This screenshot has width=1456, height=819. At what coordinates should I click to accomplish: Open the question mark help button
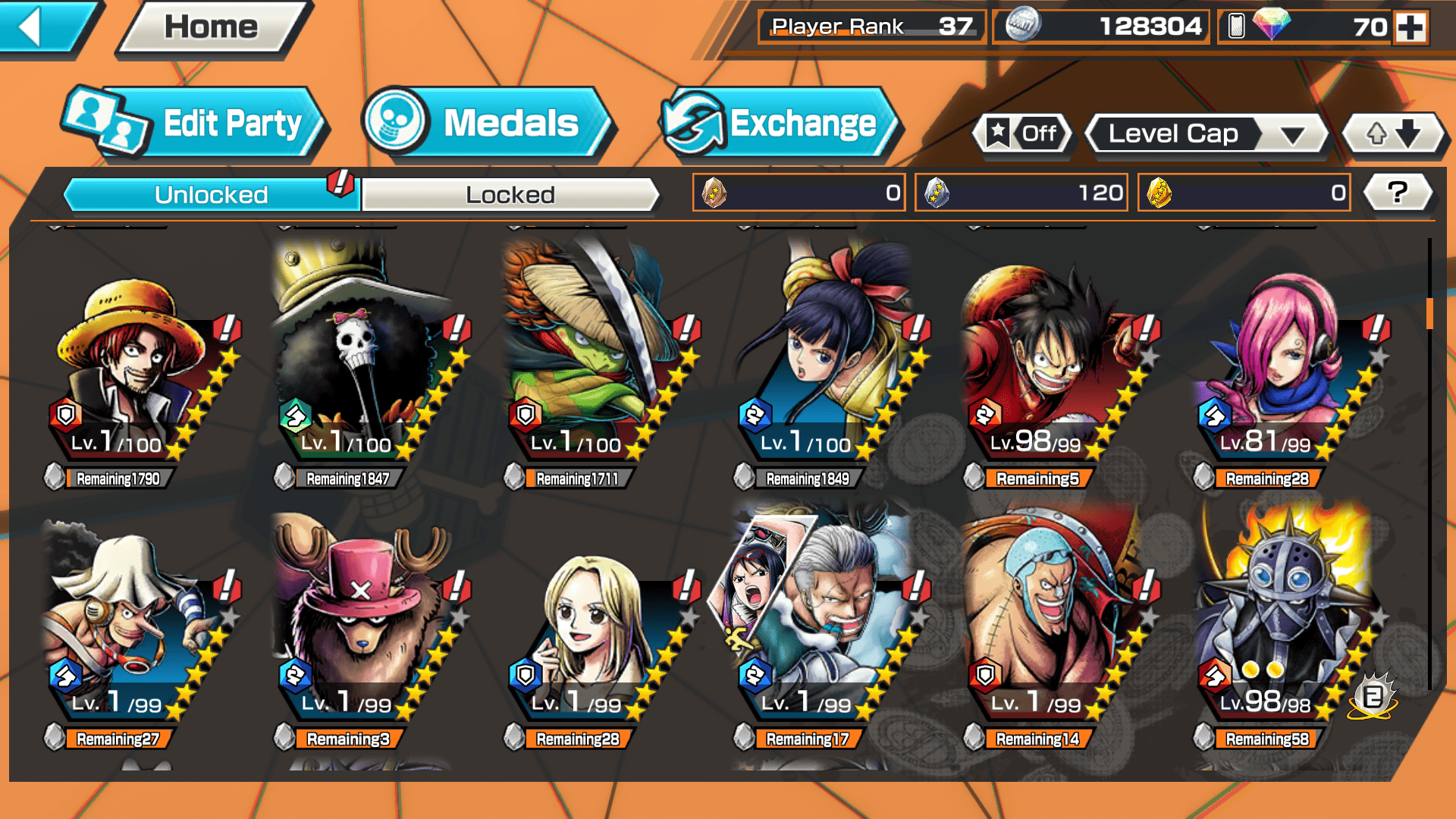[1397, 193]
